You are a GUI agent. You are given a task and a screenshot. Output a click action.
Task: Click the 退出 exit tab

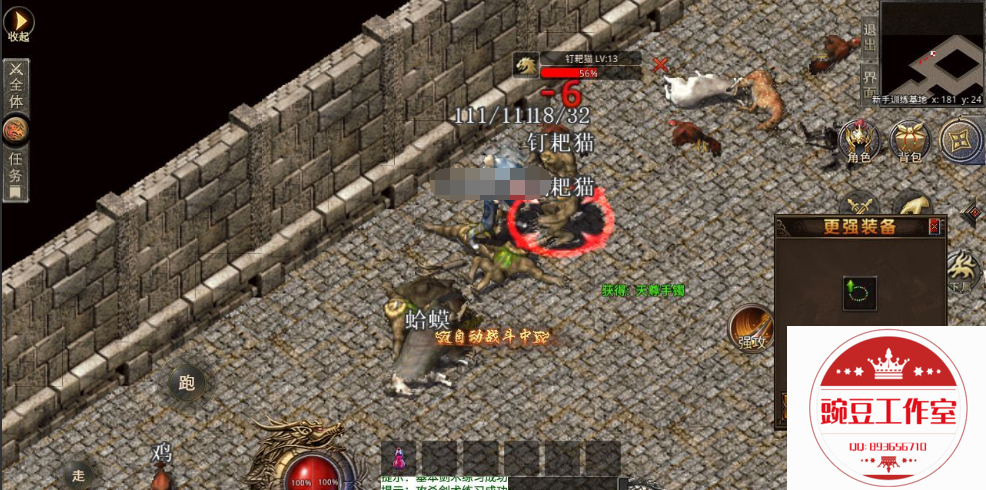click(869, 40)
